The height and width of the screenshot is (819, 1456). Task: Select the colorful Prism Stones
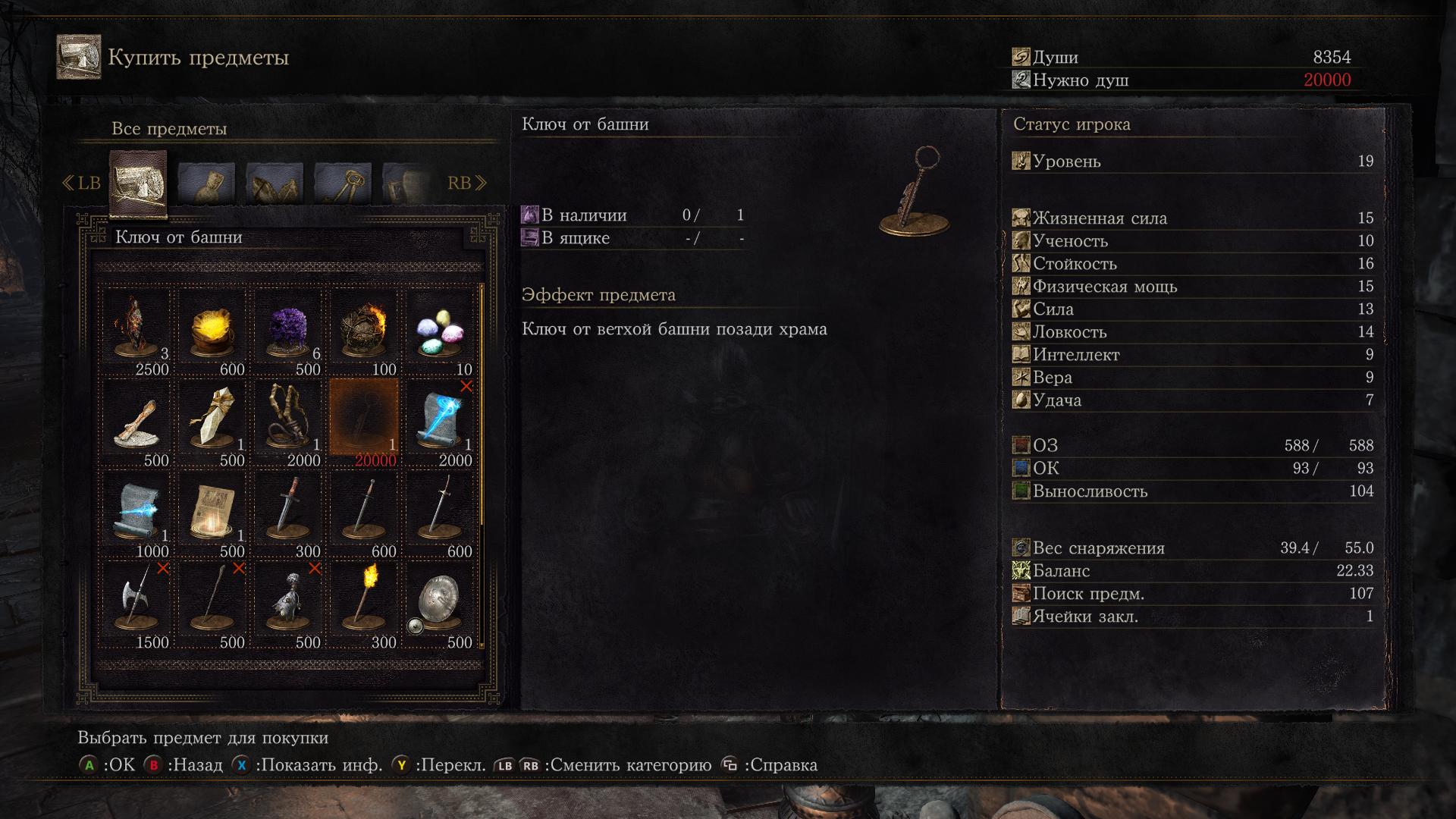(x=440, y=331)
